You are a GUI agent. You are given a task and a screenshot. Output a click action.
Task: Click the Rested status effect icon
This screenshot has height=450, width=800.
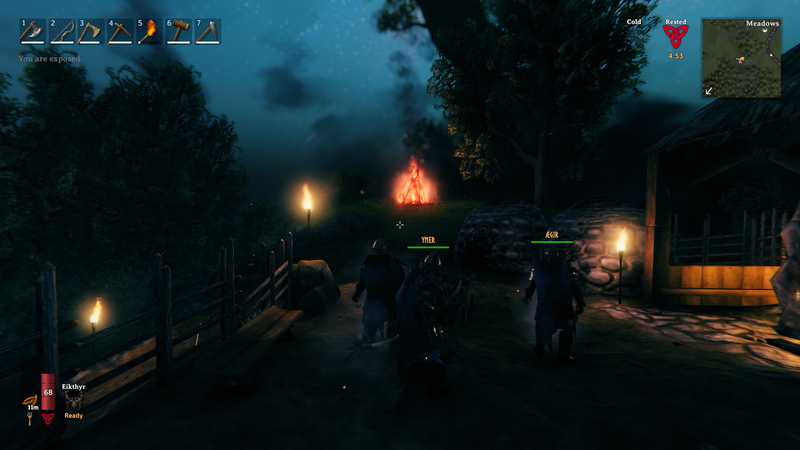click(x=676, y=37)
